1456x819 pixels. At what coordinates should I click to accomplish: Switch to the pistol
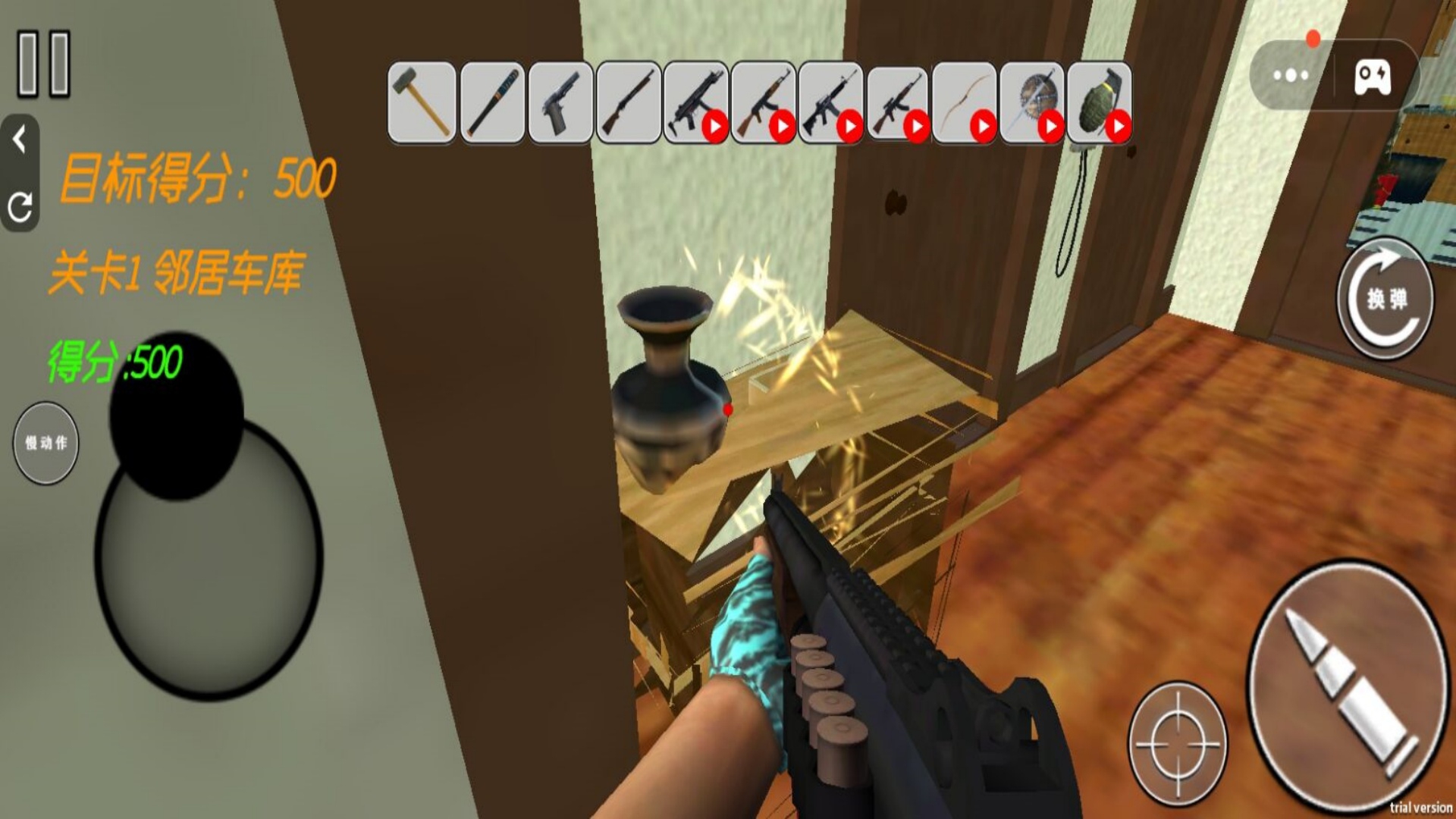tap(560, 103)
